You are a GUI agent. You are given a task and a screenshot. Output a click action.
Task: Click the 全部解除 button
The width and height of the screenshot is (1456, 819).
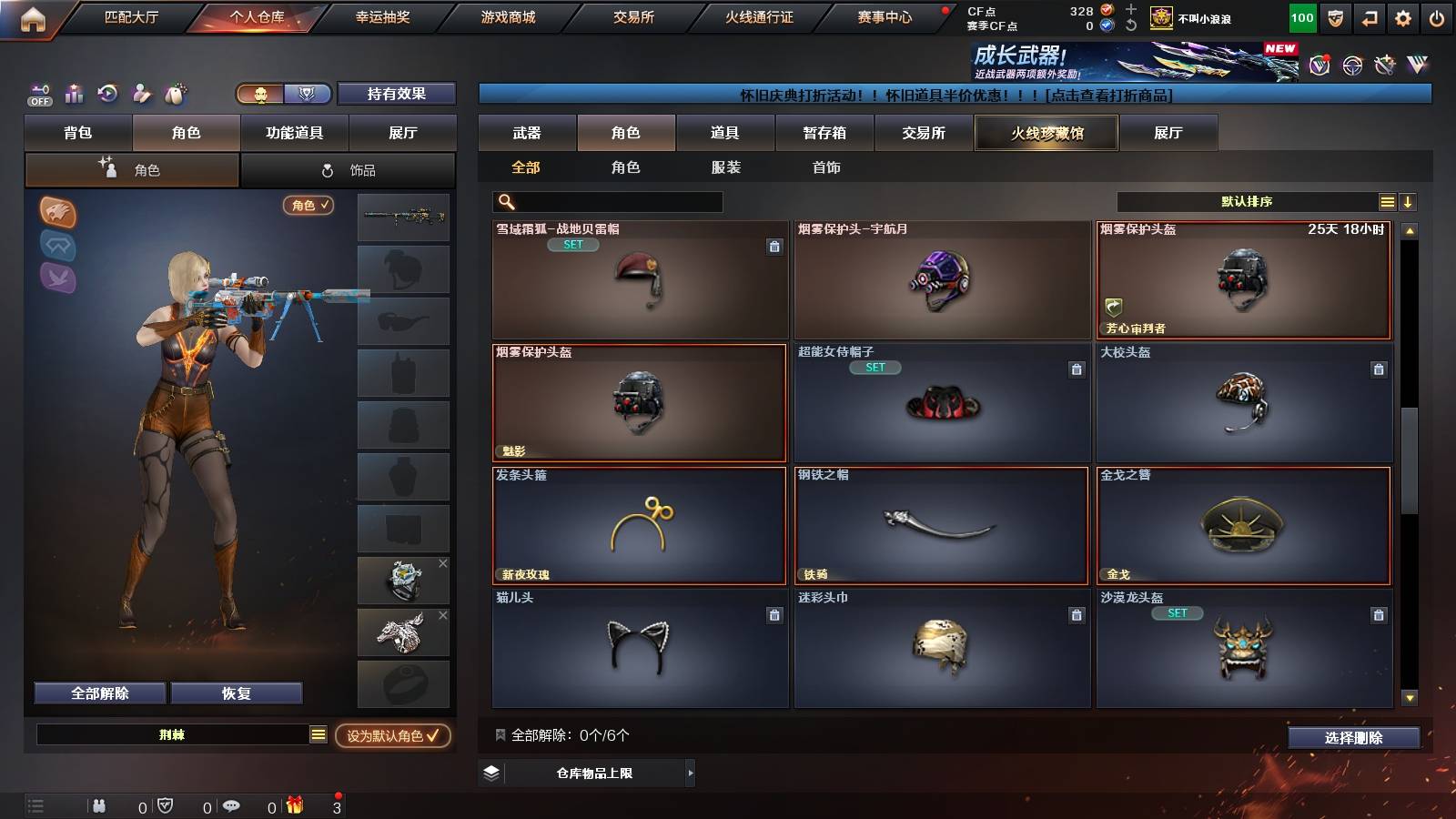pos(98,693)
